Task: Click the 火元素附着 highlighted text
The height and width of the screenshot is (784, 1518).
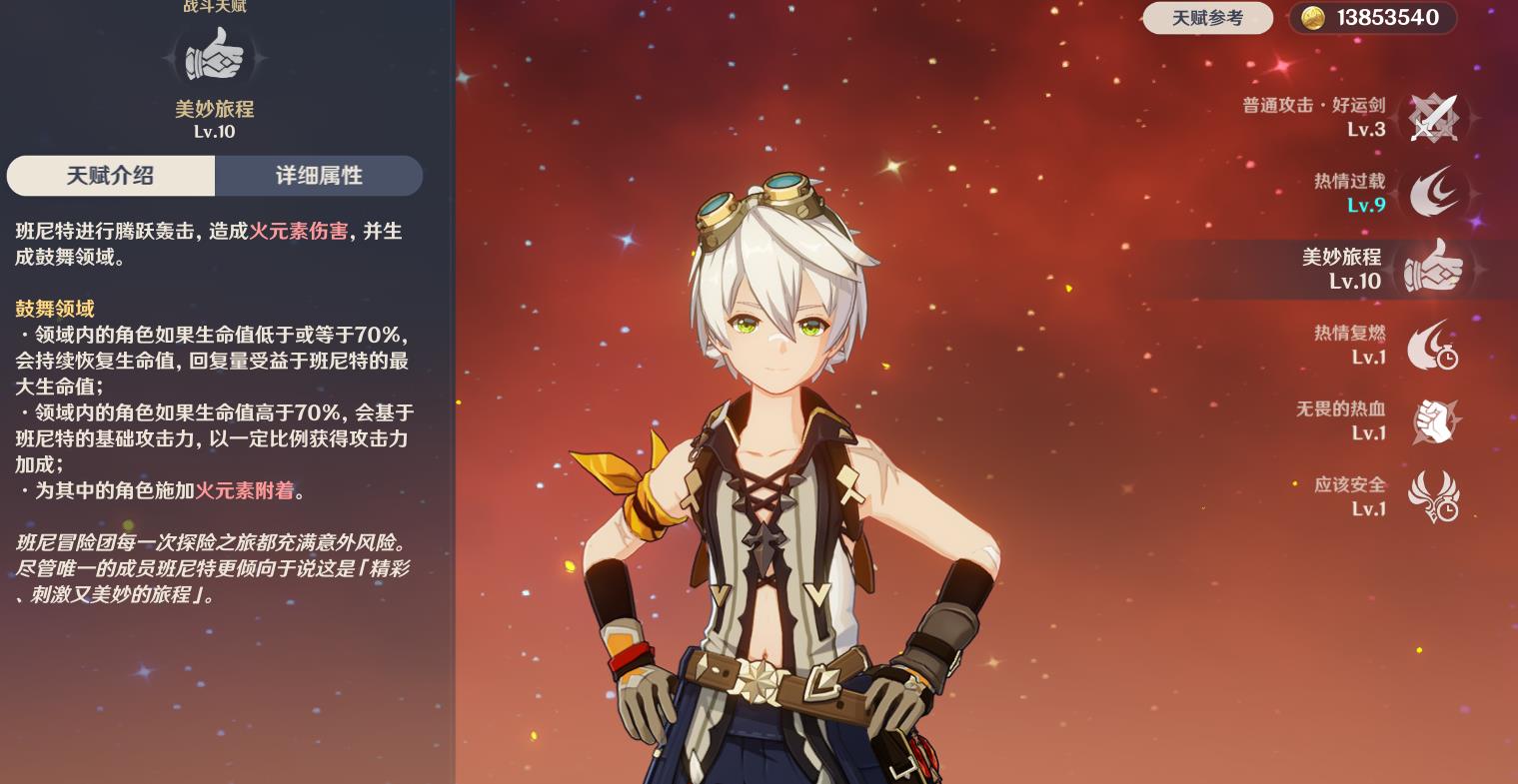Action: tap(245, 491)
